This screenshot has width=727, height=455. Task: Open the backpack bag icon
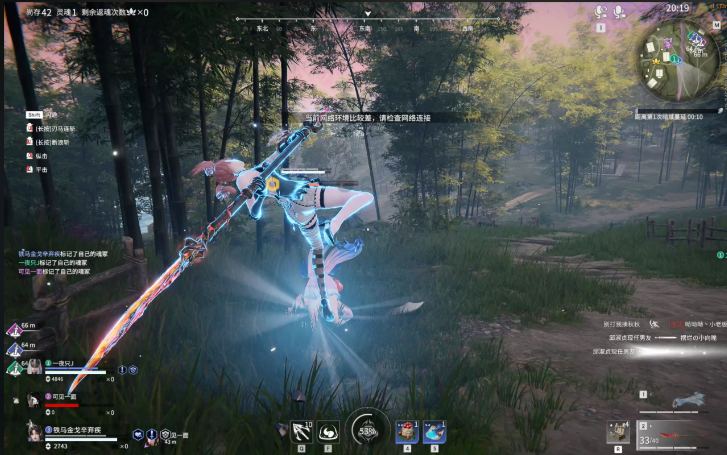click(618, 432)
